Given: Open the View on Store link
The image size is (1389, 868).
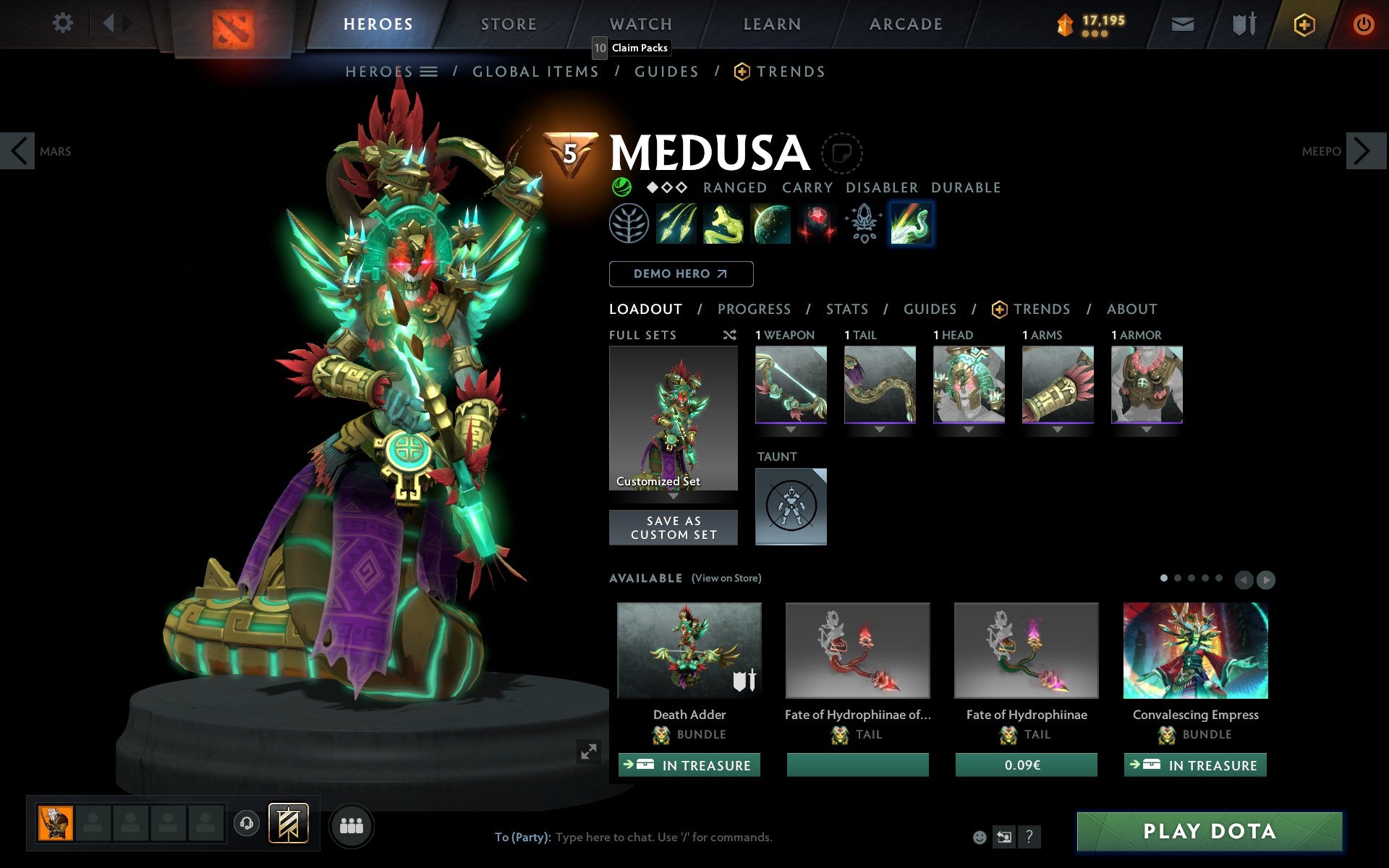Looking at the screenshot, I should coord(726,578).
